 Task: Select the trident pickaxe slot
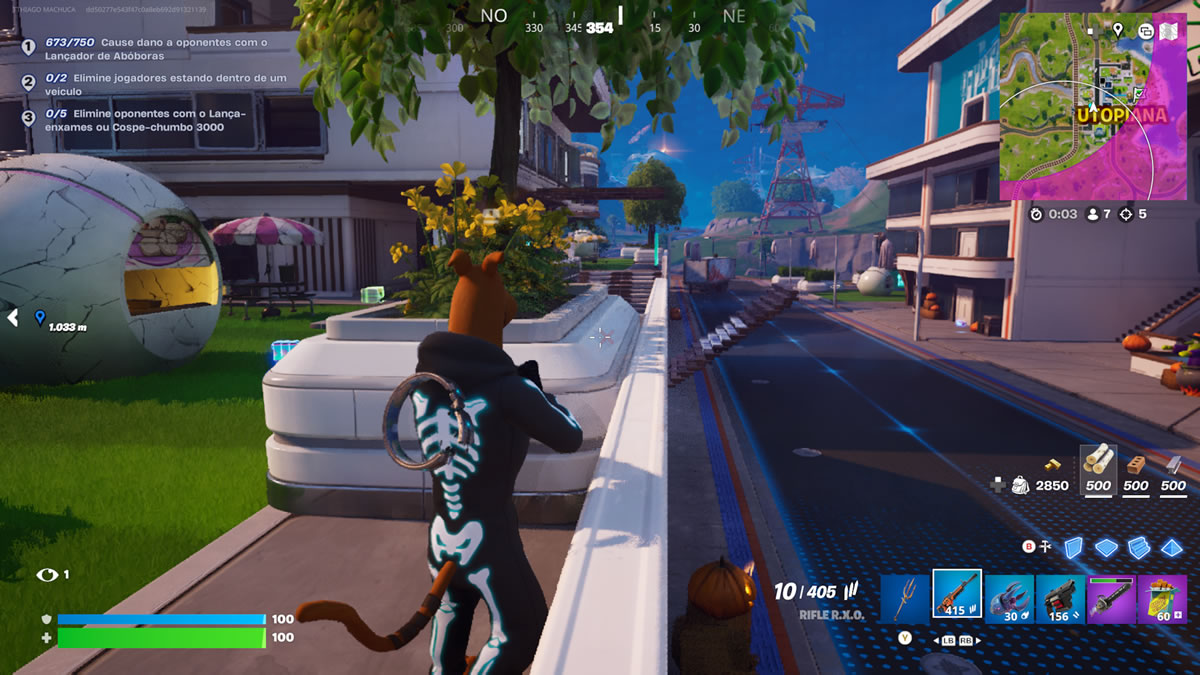tap(906, 598)
